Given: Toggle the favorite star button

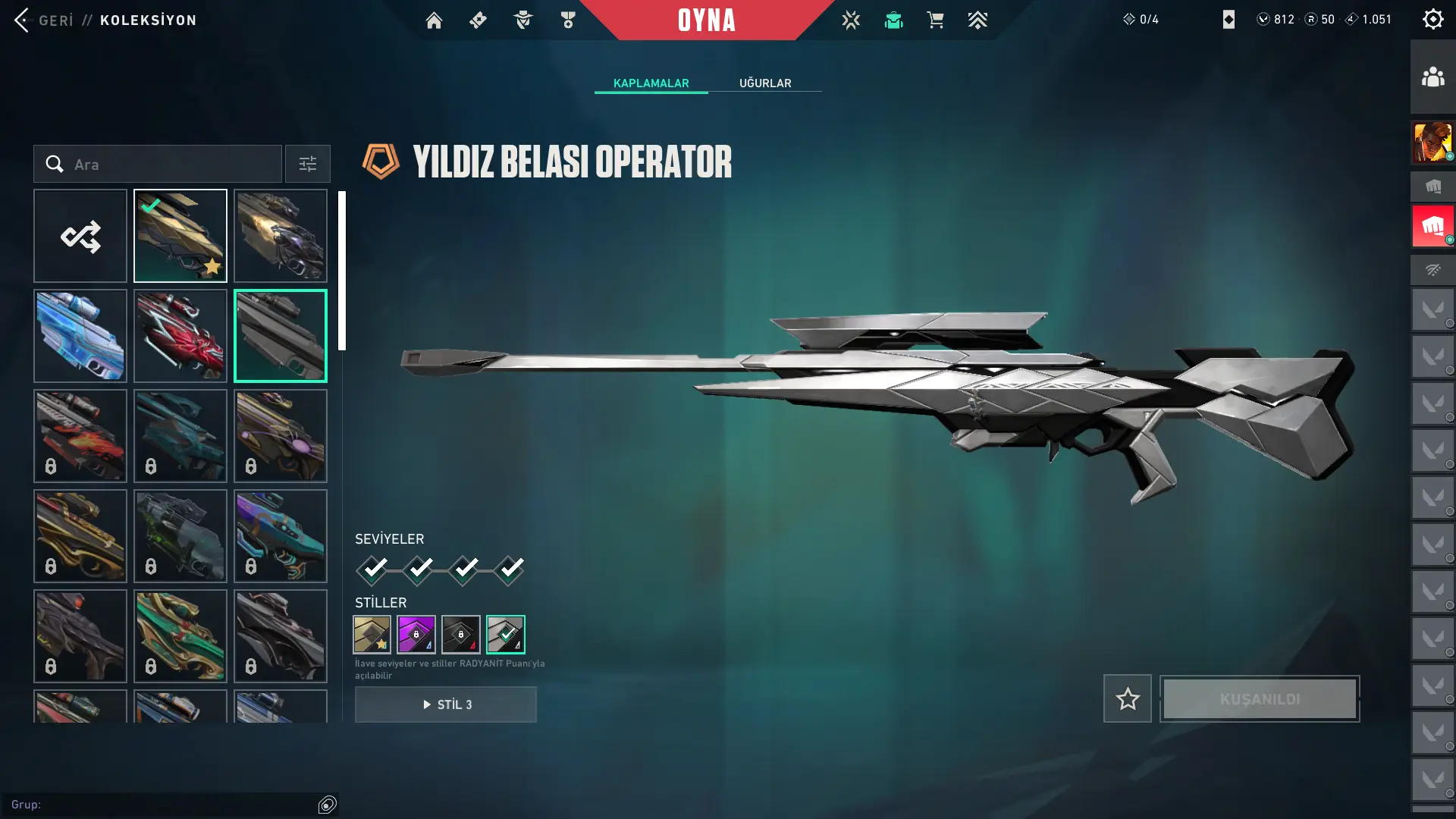Looking at the screenshot, I should point(1128,698).
